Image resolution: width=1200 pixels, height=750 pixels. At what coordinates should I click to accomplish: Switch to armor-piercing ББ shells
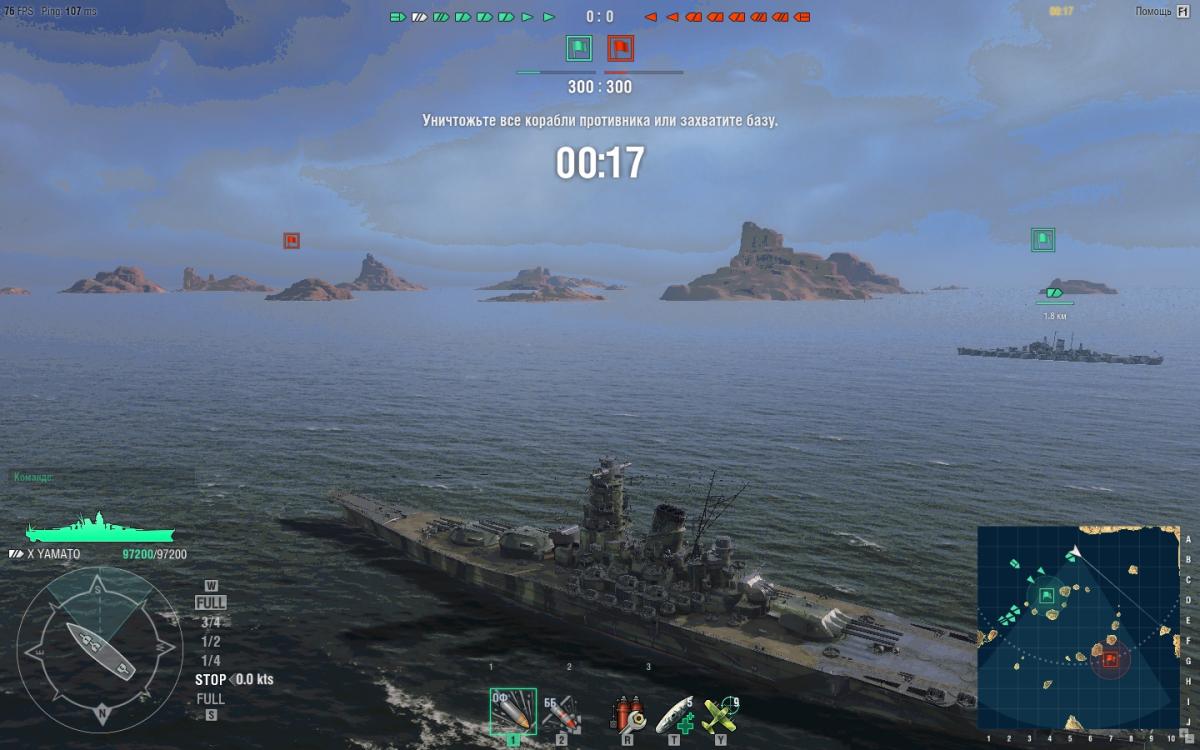561,712
